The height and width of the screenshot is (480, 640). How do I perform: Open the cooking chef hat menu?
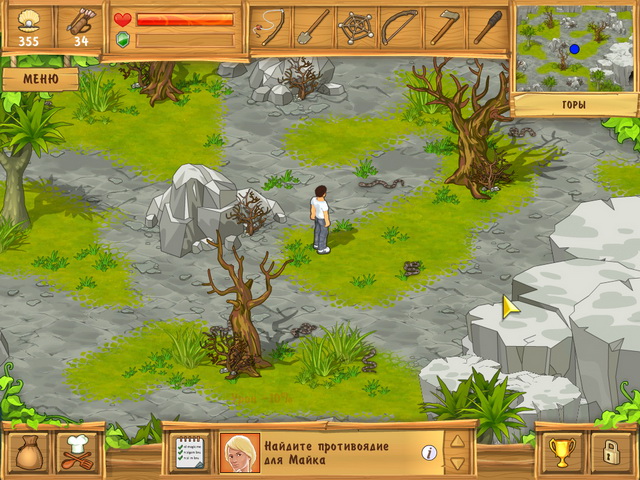pyautogui.click(x=77, y=453)
